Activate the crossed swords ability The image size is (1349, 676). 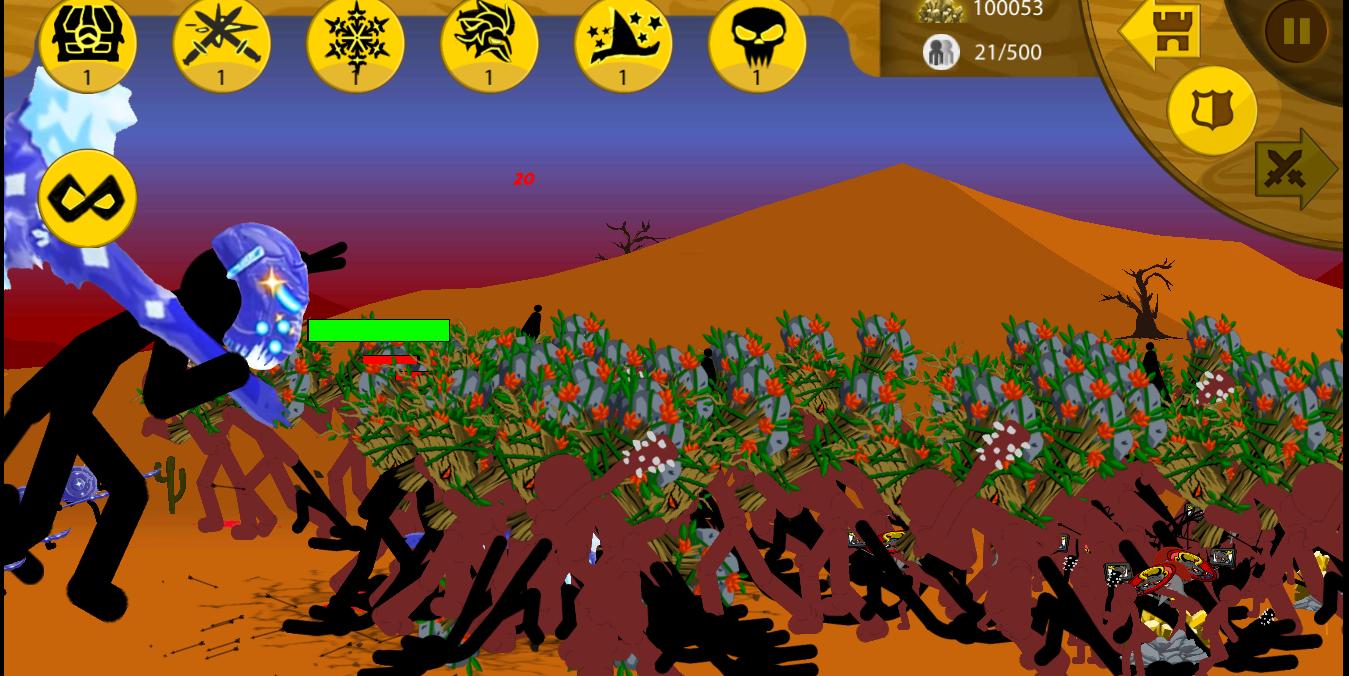point(221,42)
